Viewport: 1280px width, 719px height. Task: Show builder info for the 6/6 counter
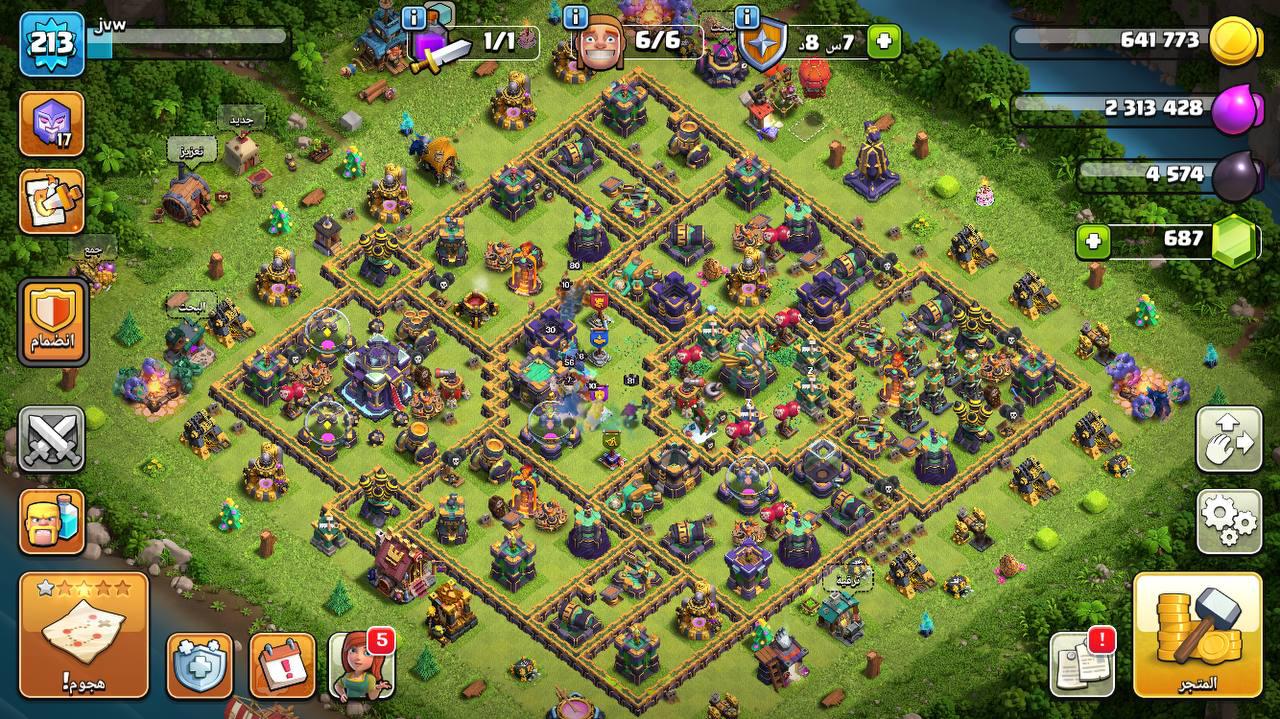point(575,17)
